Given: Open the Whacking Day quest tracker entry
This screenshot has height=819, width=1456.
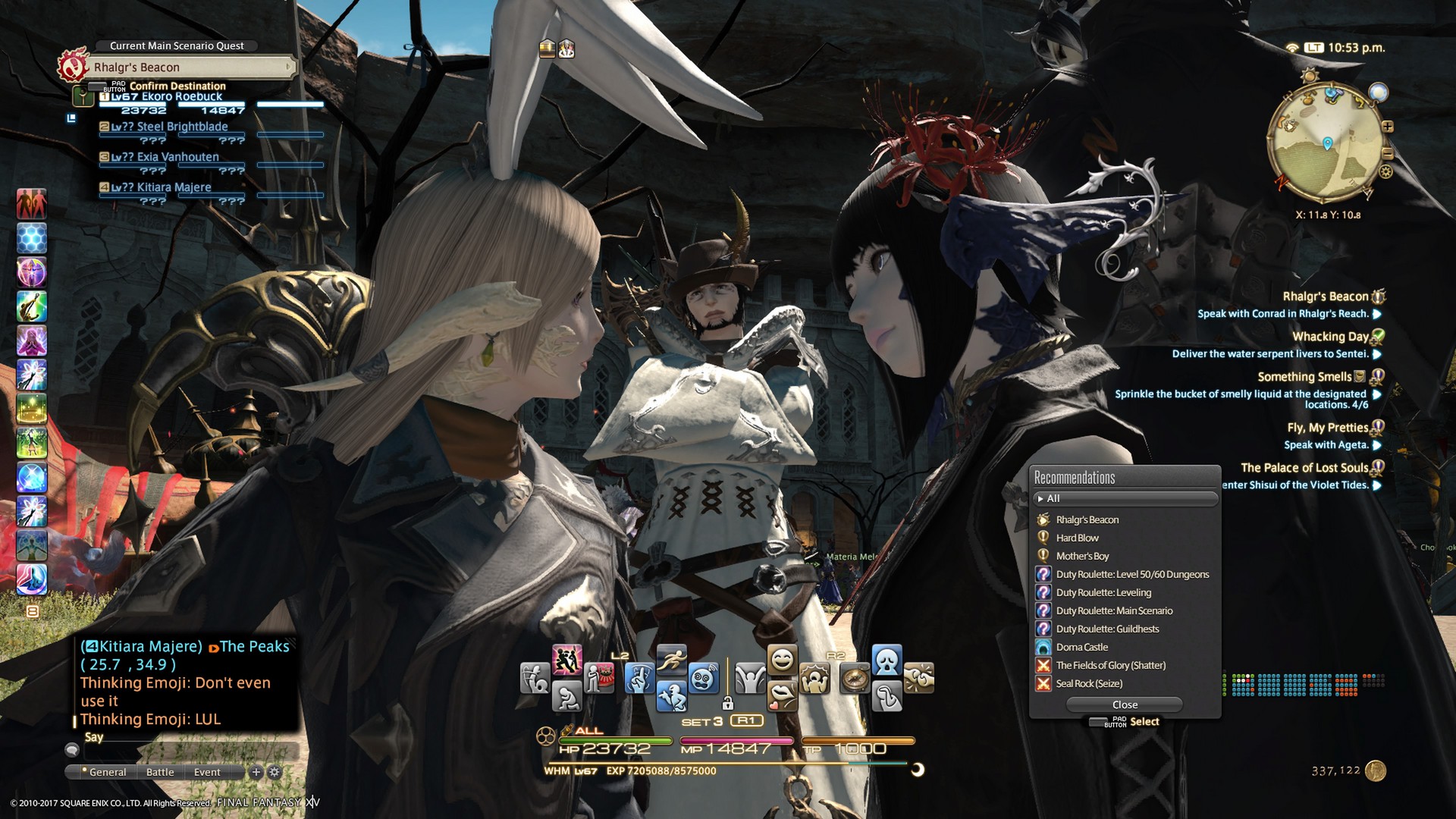Looking at the screenshot, I should (x=1329, y=337).
